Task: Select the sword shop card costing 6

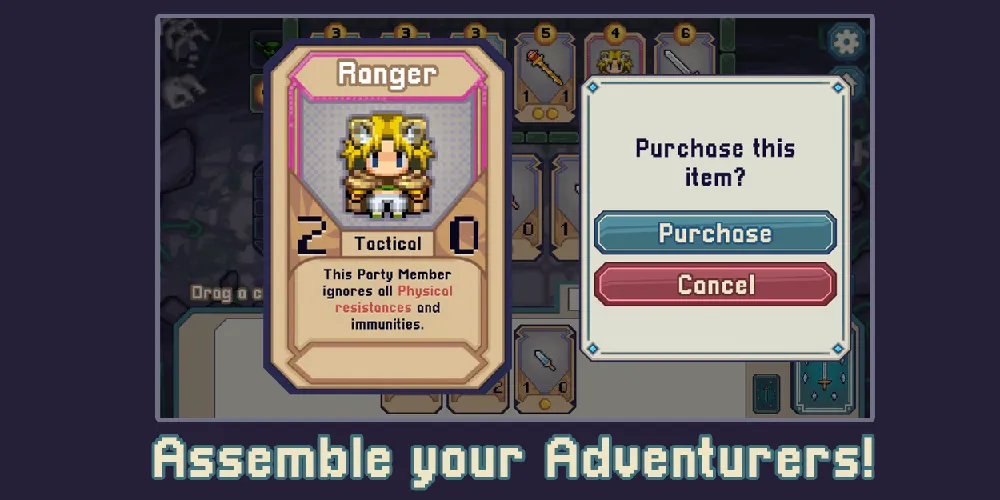Action: 684,58
